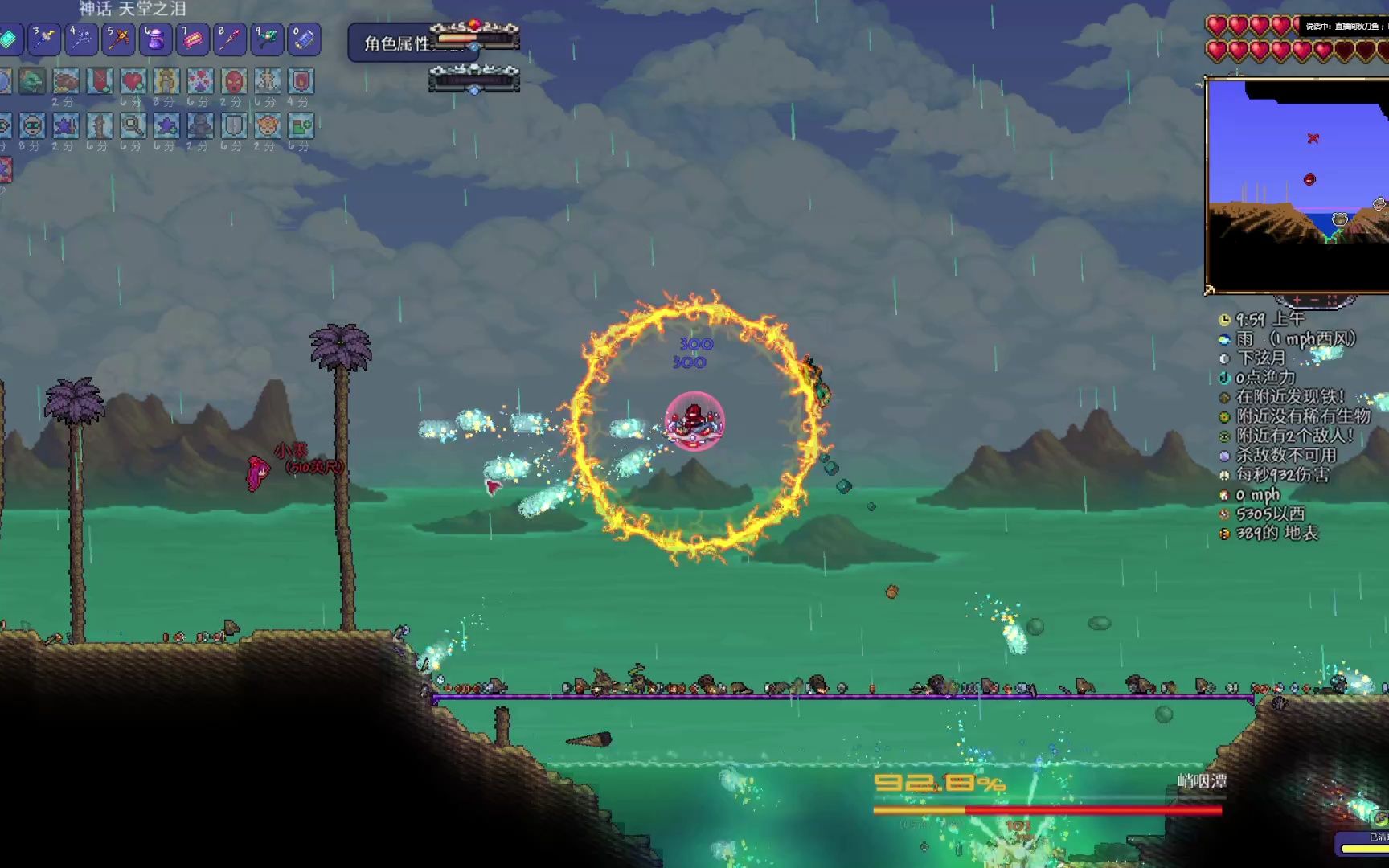Image resolution: width=1389 pixels, height=868 pixels.
Task: Toggle the nearby enemies info icon
Action: [1224, 436]
